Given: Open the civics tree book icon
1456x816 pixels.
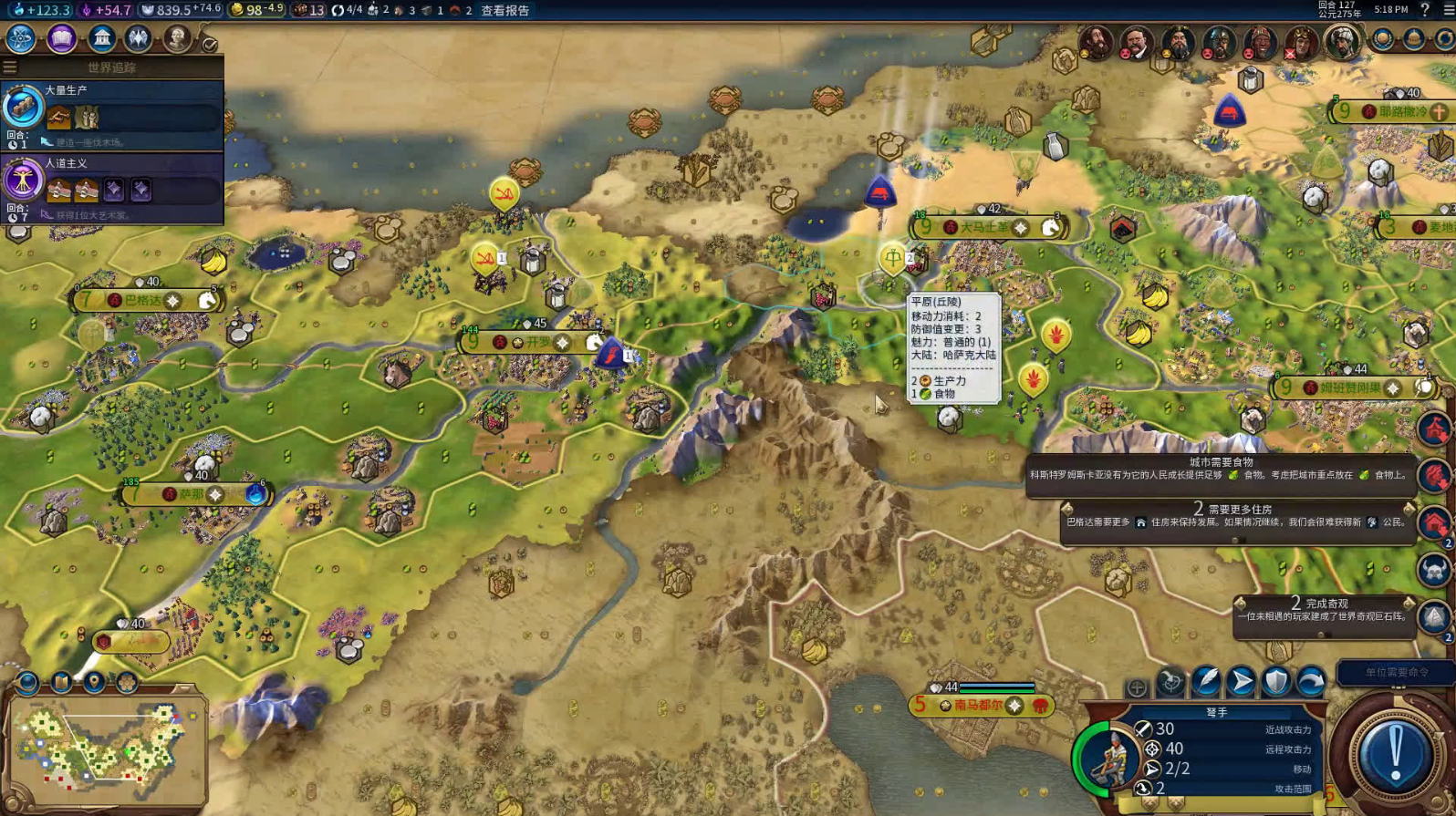Looking at the screenshot, I should coord(61,38).
